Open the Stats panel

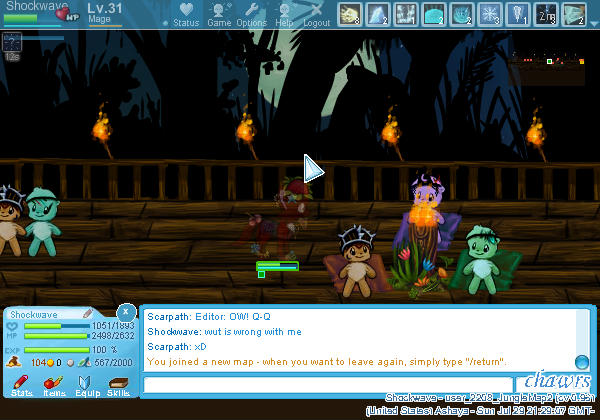[x=21, y=385]
